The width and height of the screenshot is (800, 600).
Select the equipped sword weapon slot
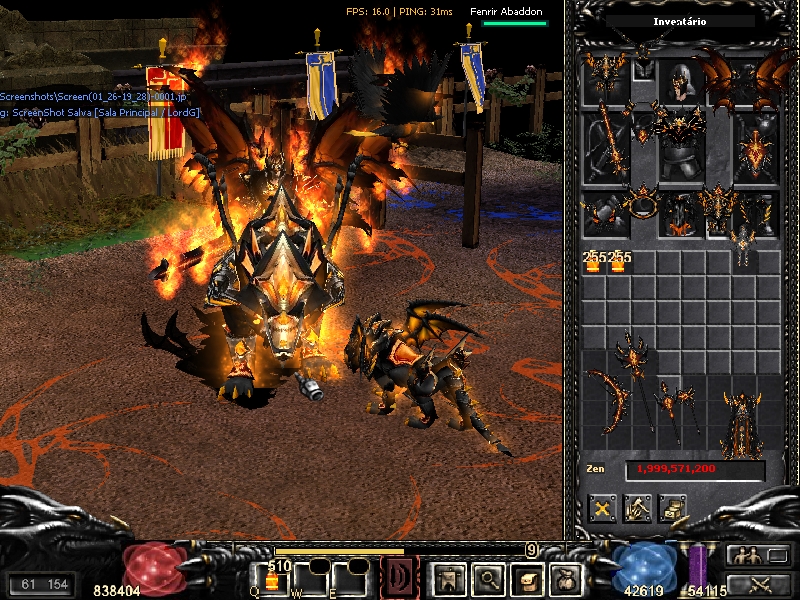click(x=606, y=150)
